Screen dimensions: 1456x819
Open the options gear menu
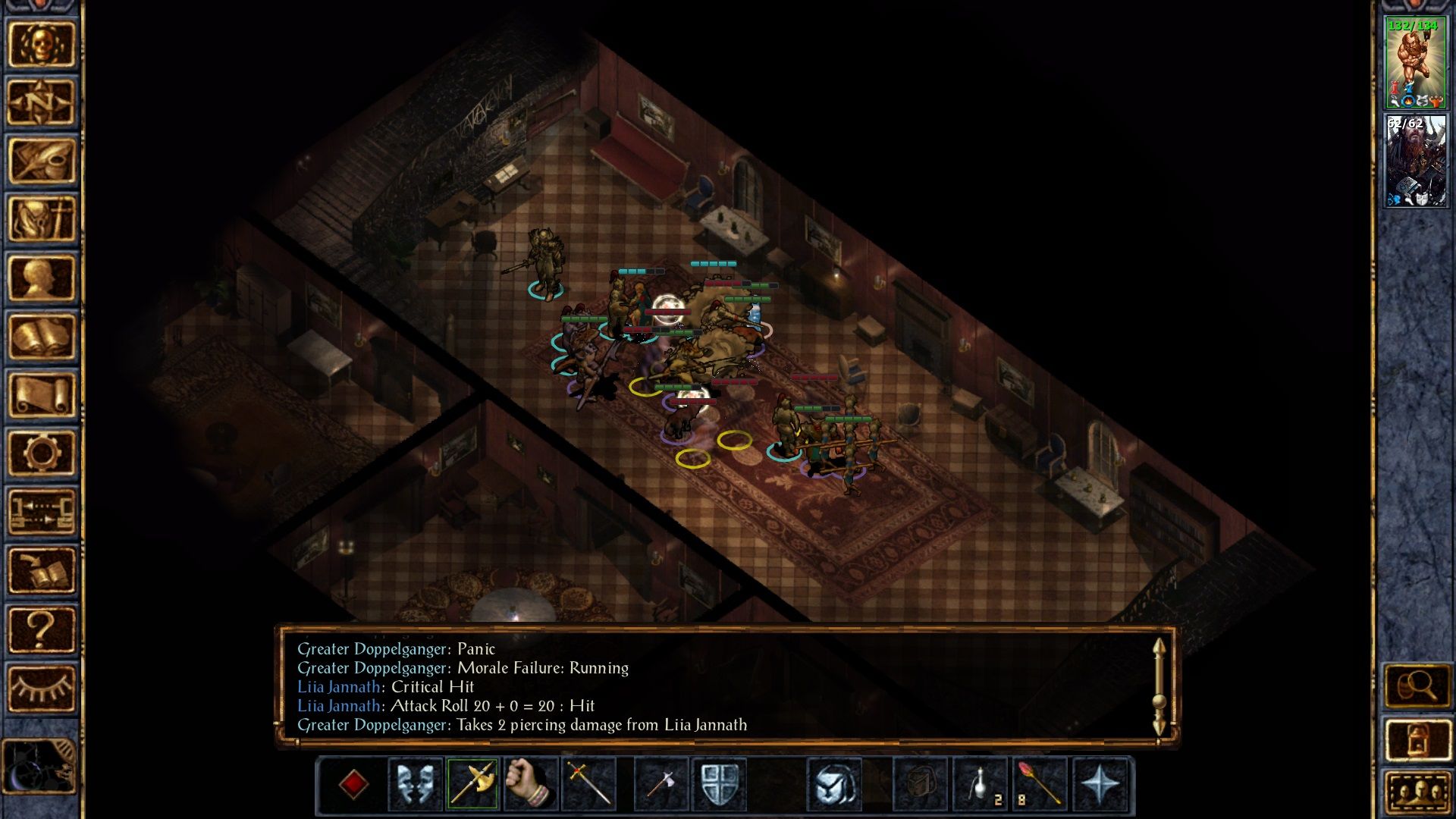point(41,453)
